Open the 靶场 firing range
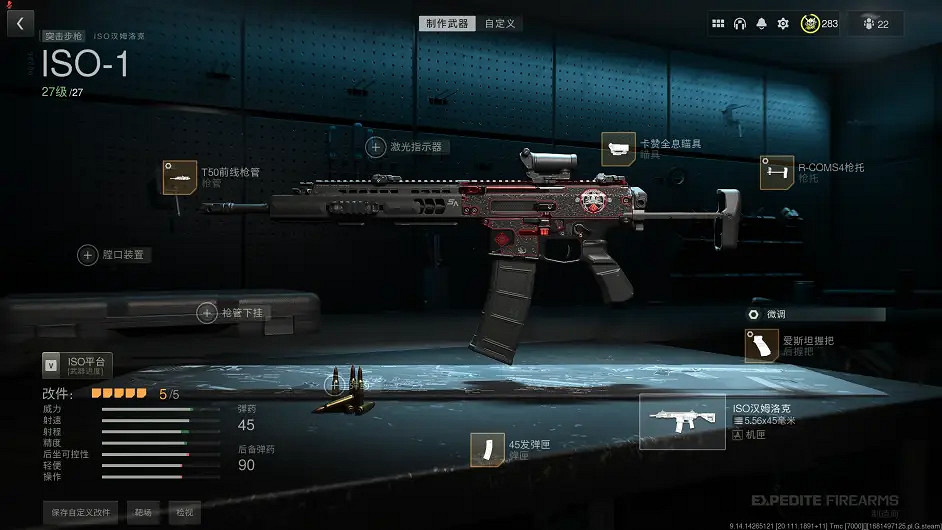The width and height of the screenshot is (942, 530). click(x=143, y=512)
